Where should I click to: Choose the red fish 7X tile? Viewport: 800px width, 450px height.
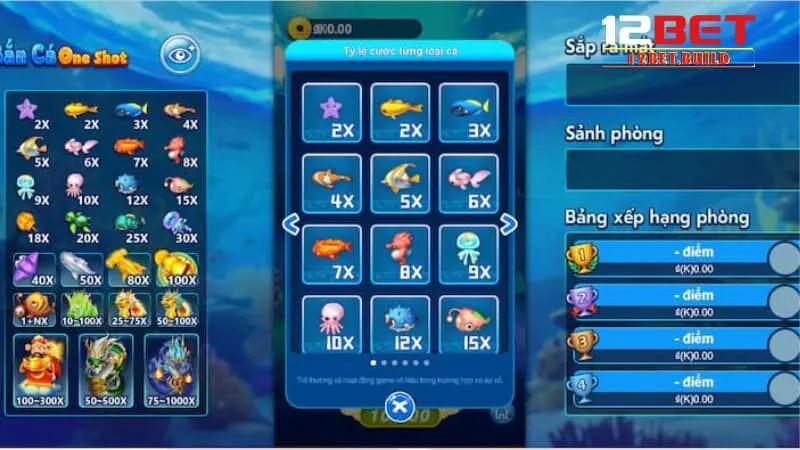pyautogui.click(x=331, y=254)
